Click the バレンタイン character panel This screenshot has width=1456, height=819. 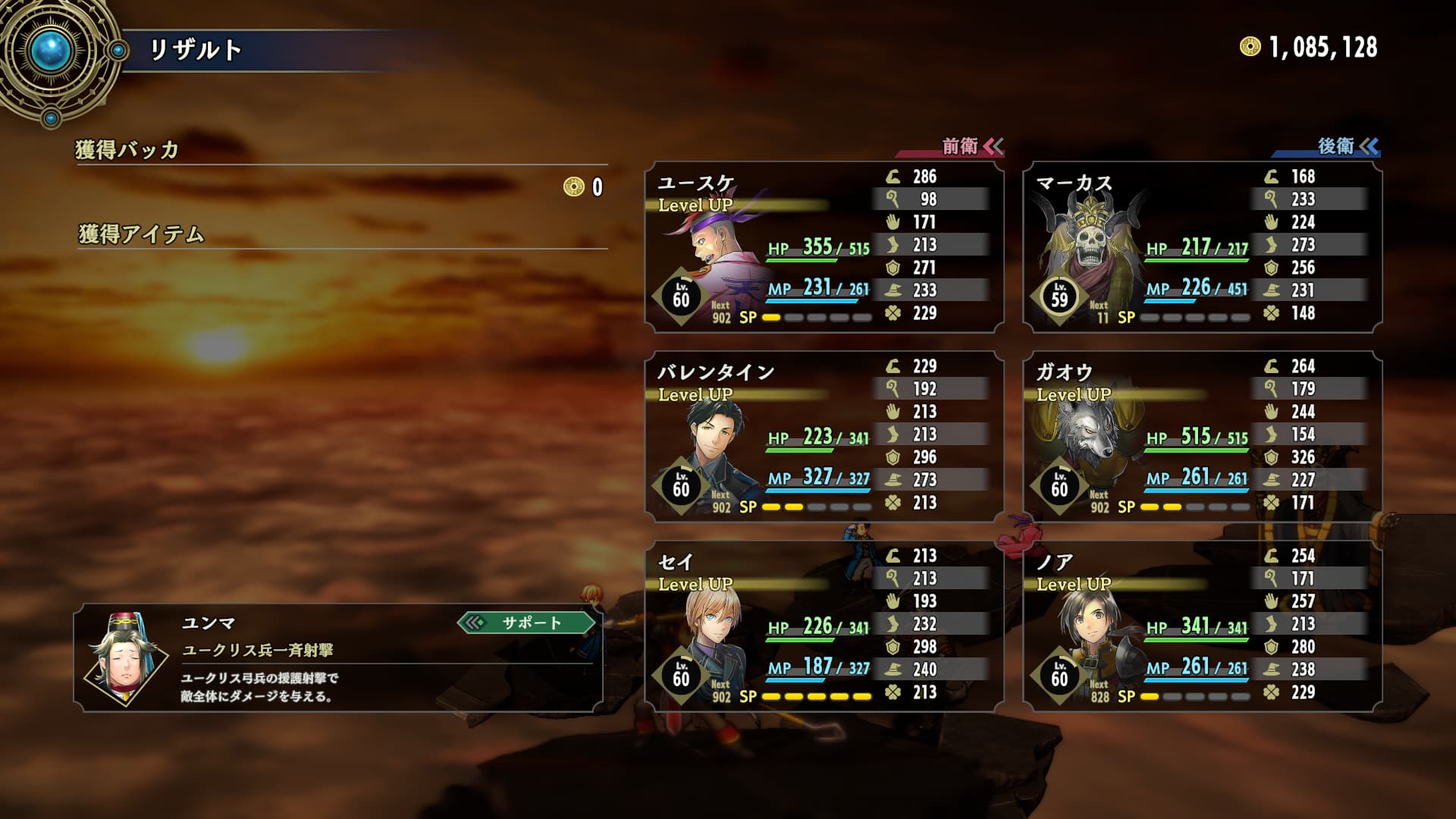(824, 437)
